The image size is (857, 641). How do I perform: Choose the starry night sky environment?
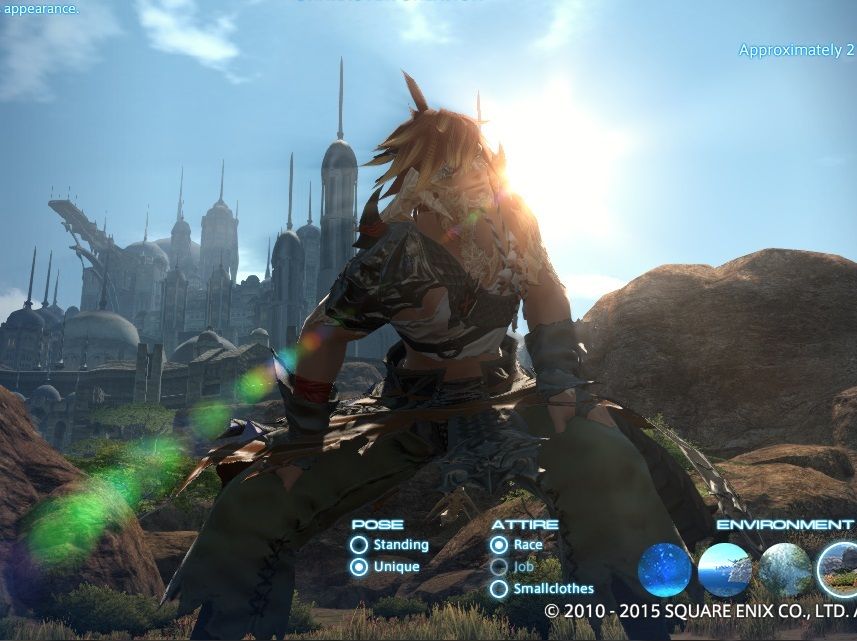click(665, 570)
